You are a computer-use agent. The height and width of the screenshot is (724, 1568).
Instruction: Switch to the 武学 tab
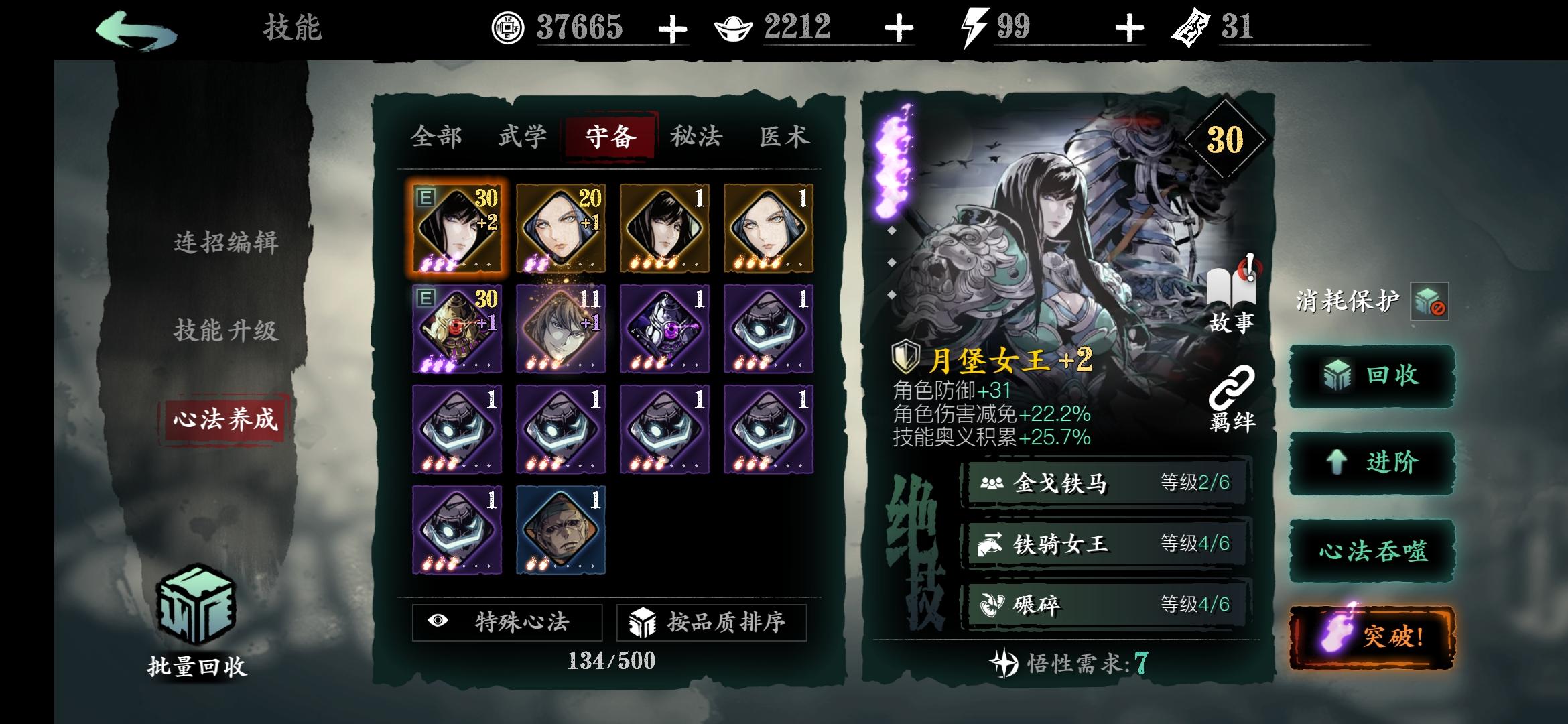coord(523,137)
